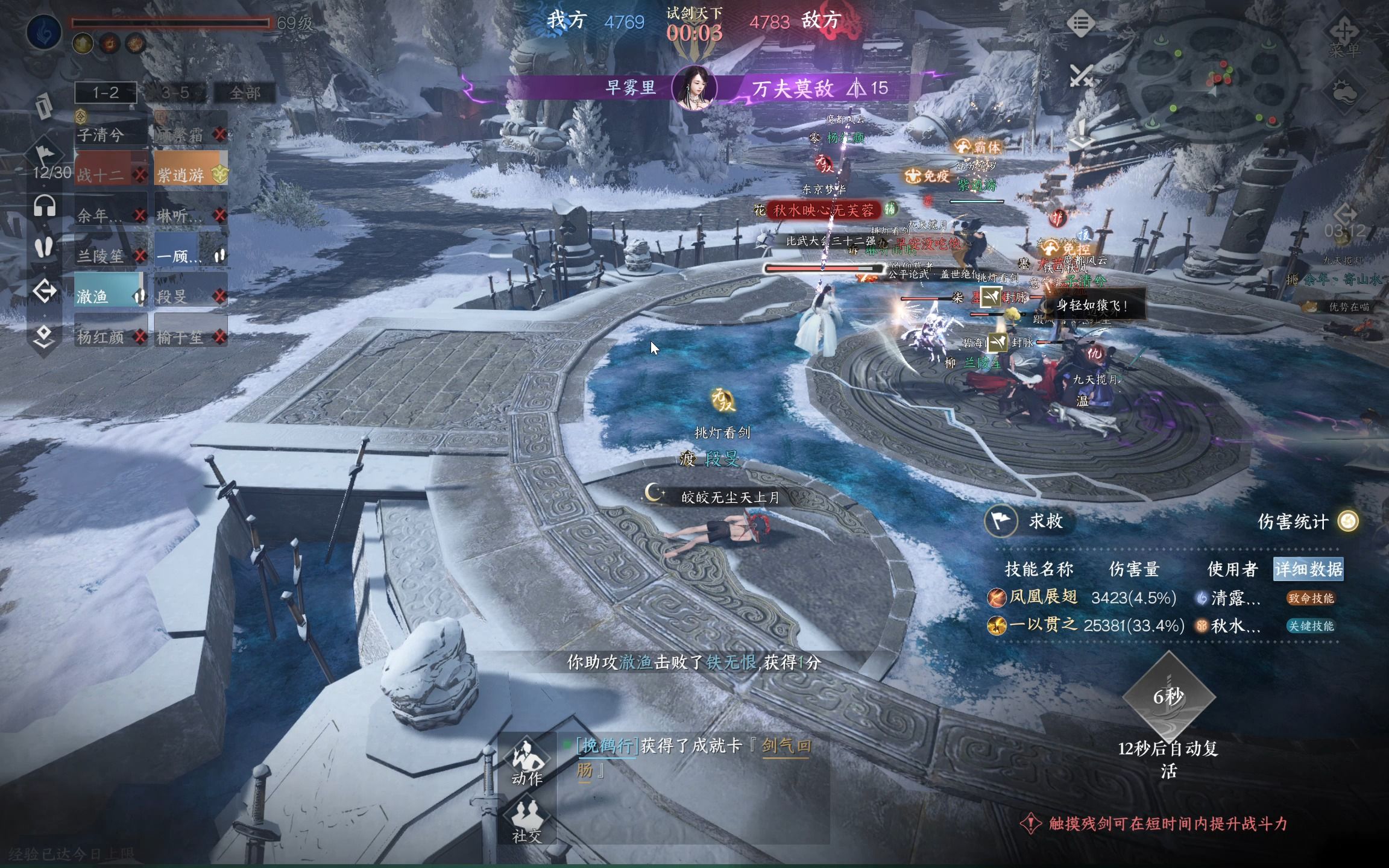Show 详细数据 detailed data
1389x868 pixels.
(x=1308, y=569)
